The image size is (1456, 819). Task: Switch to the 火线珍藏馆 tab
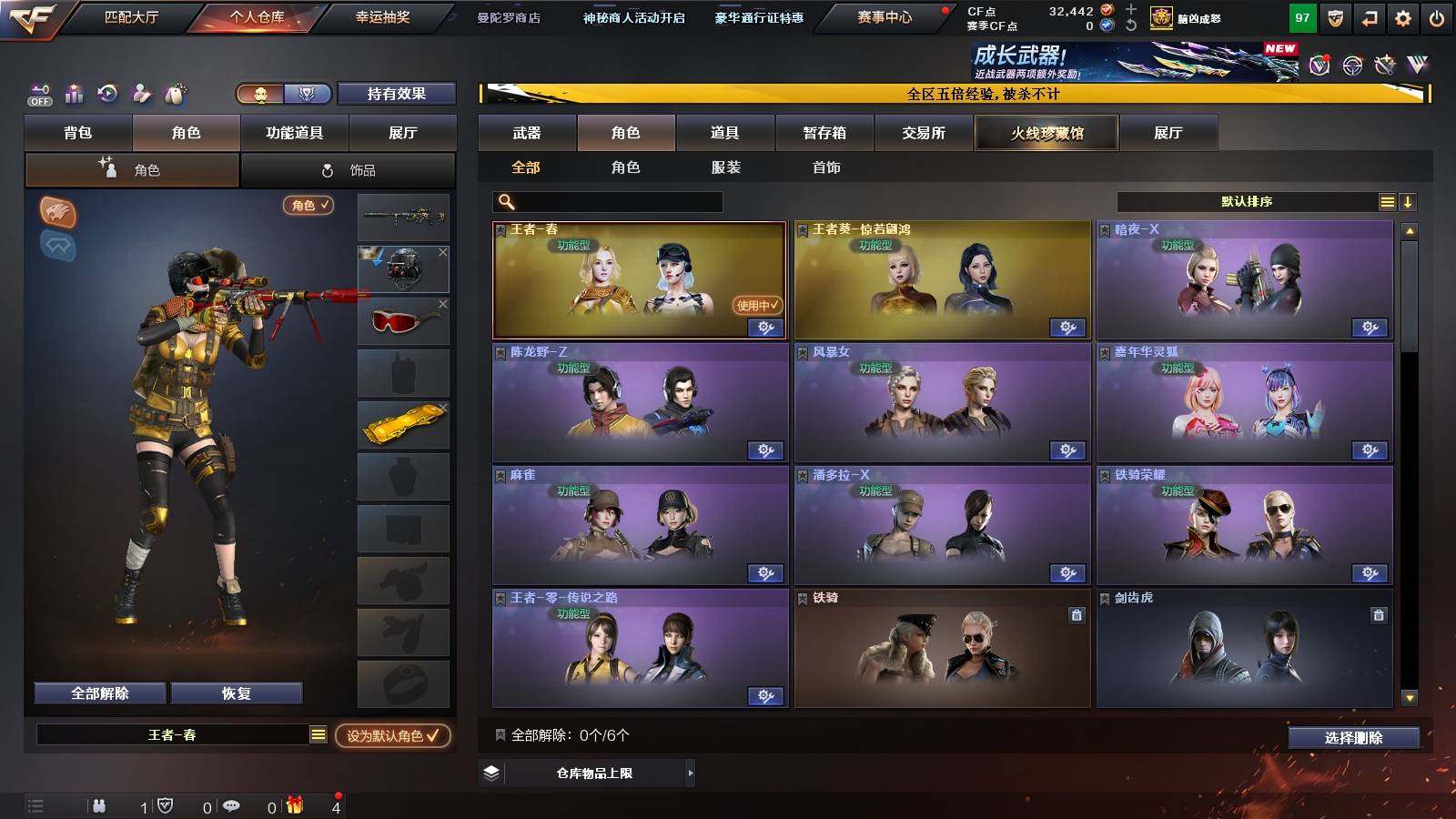(1046, 133)
